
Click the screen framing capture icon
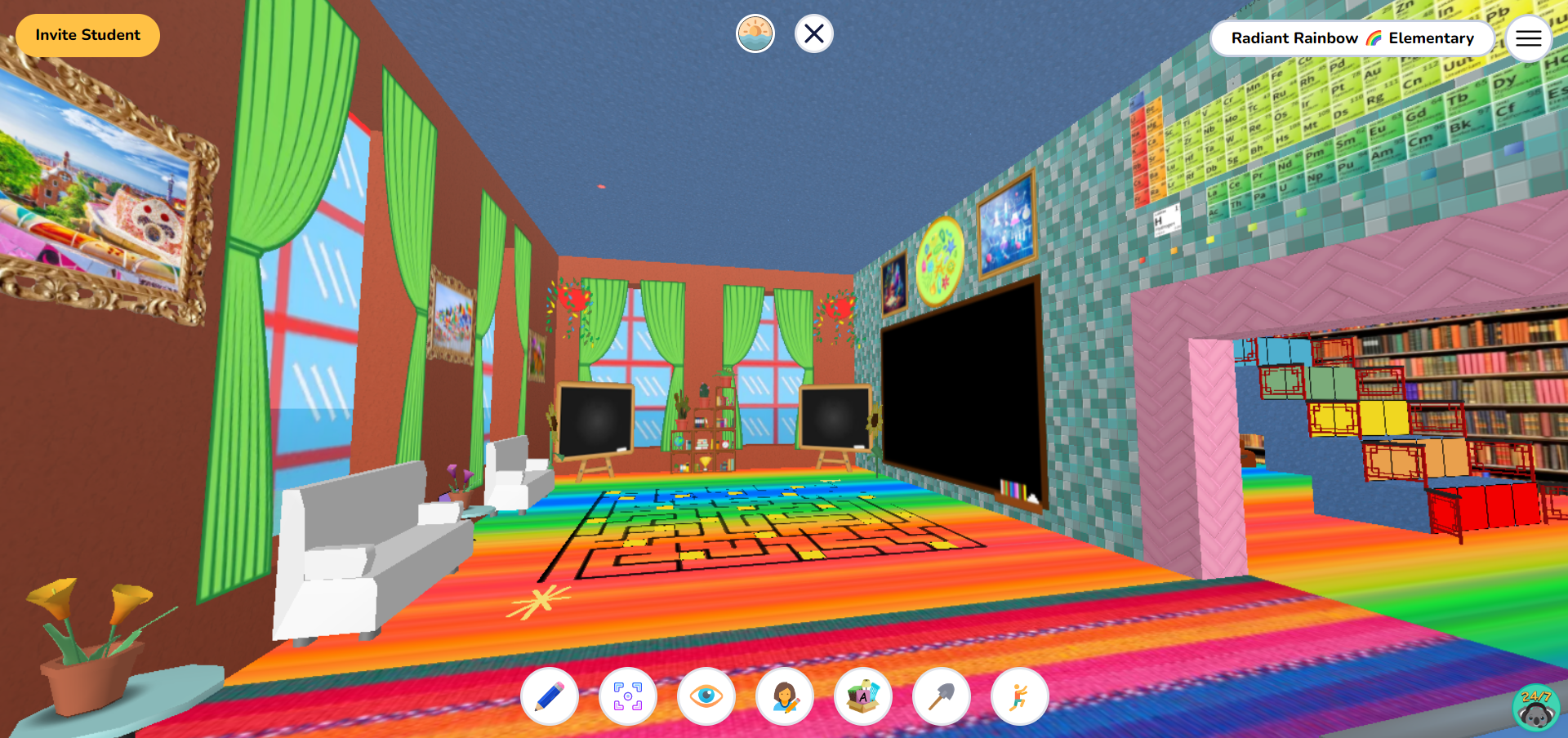click(627, 696)
